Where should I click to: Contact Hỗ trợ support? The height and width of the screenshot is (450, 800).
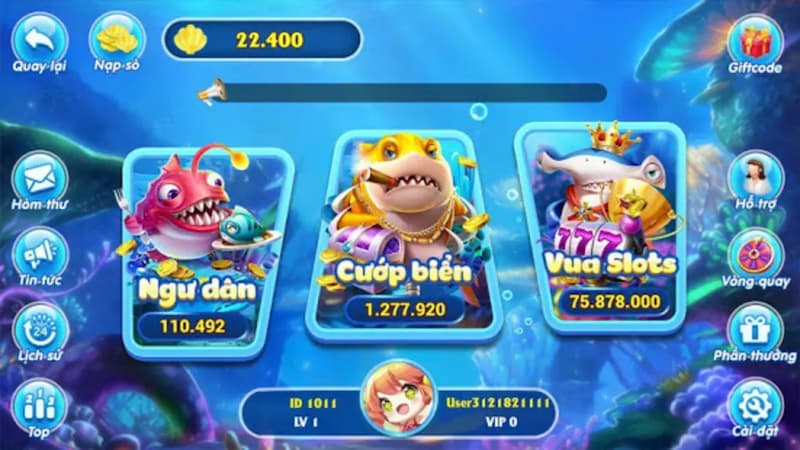pyautogui.click(x=755, y=176)
